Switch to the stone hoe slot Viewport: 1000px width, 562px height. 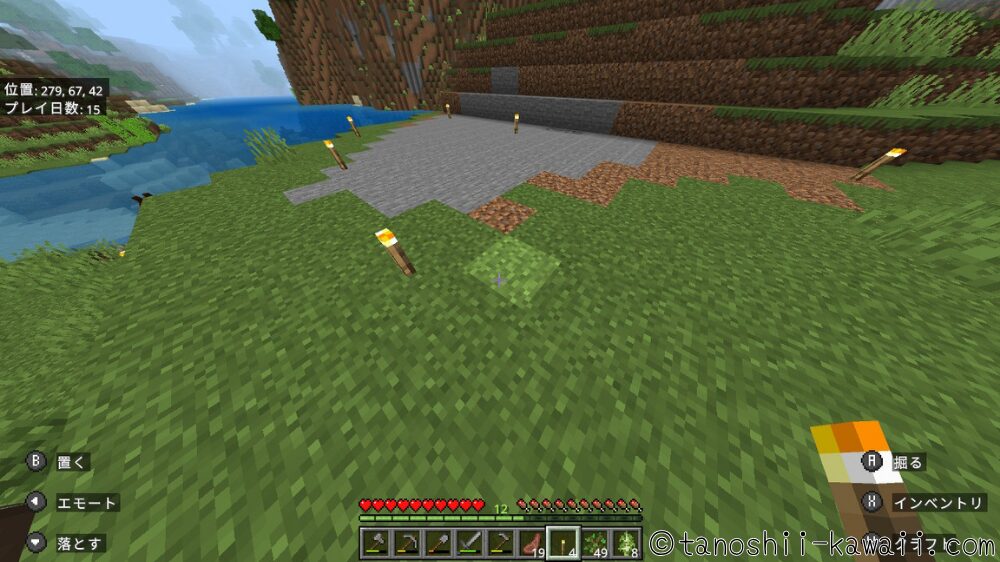(500, 543)
